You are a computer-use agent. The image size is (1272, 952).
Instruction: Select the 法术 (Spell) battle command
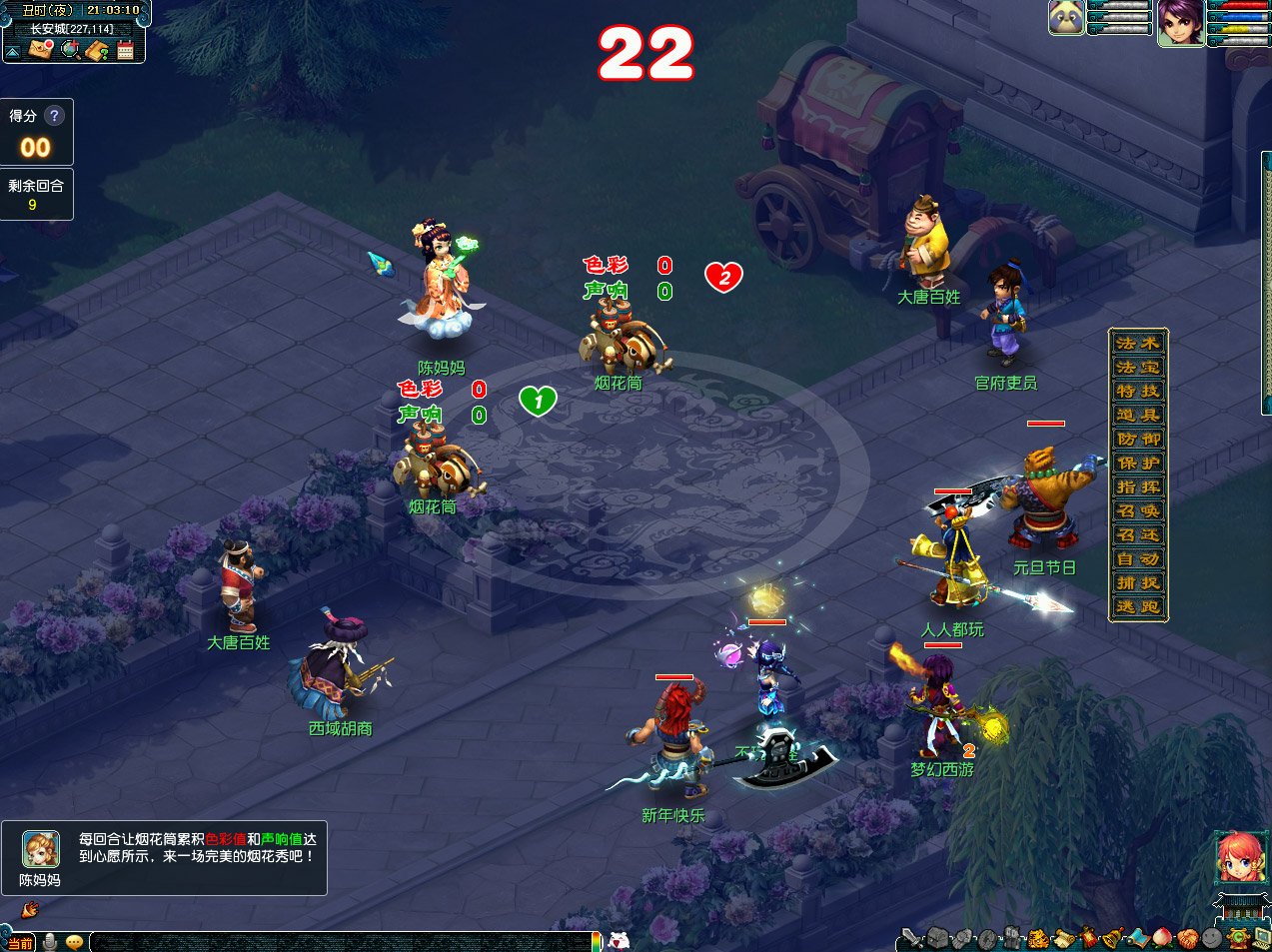pyautogui.click(x=1138, y=344)
